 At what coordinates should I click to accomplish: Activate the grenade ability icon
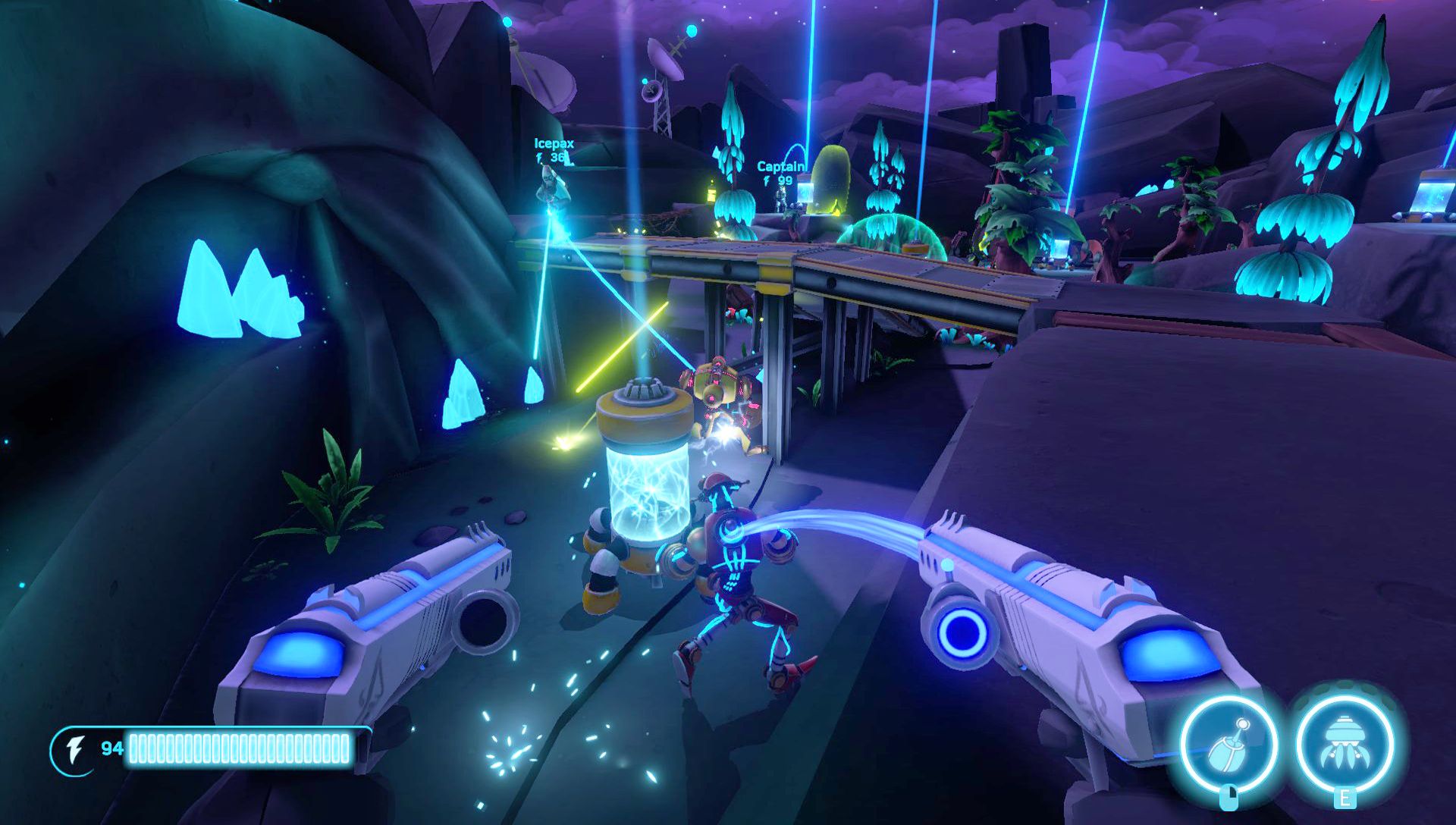1228,744
